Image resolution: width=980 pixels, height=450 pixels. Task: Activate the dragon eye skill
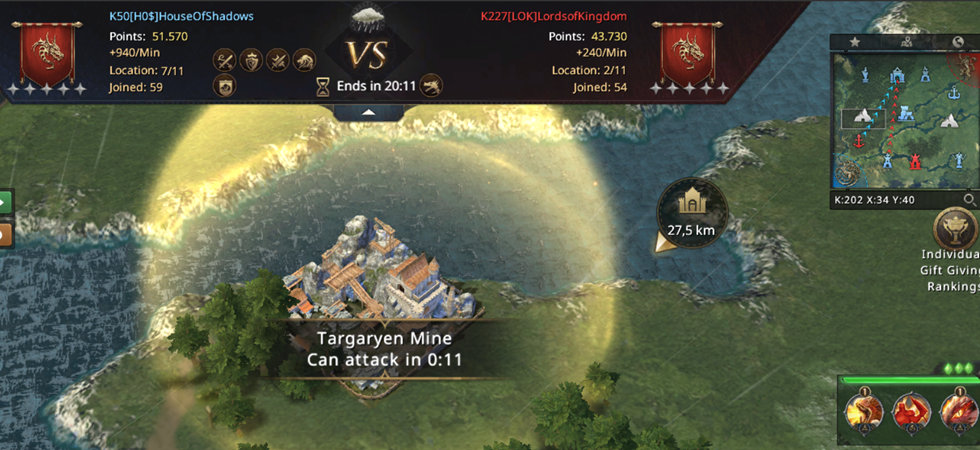(958, 411)
